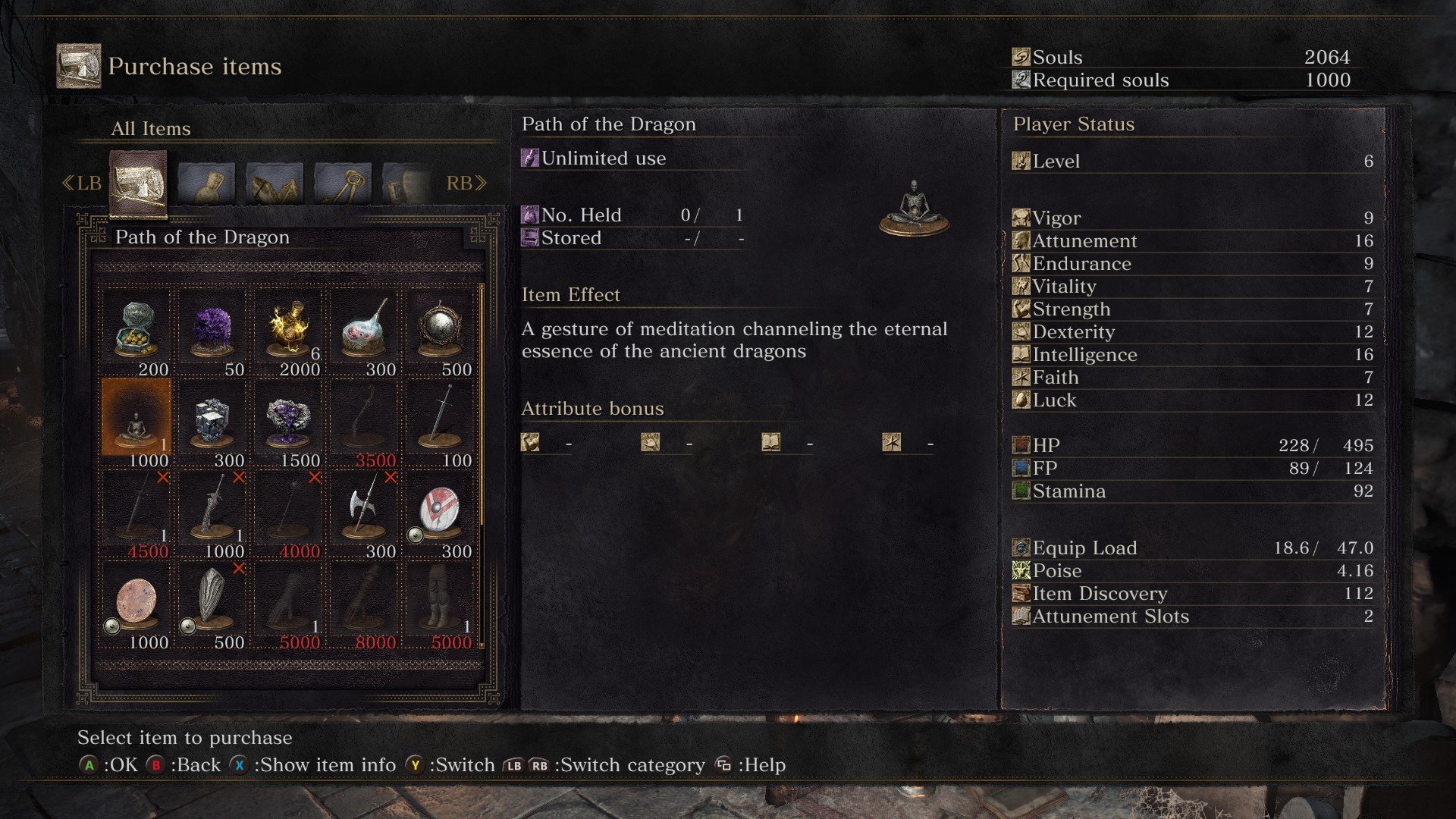This screenshot has height=819, width=1456.
Task: Open the bottle consumables category tab
Action: tap(206, 184)
